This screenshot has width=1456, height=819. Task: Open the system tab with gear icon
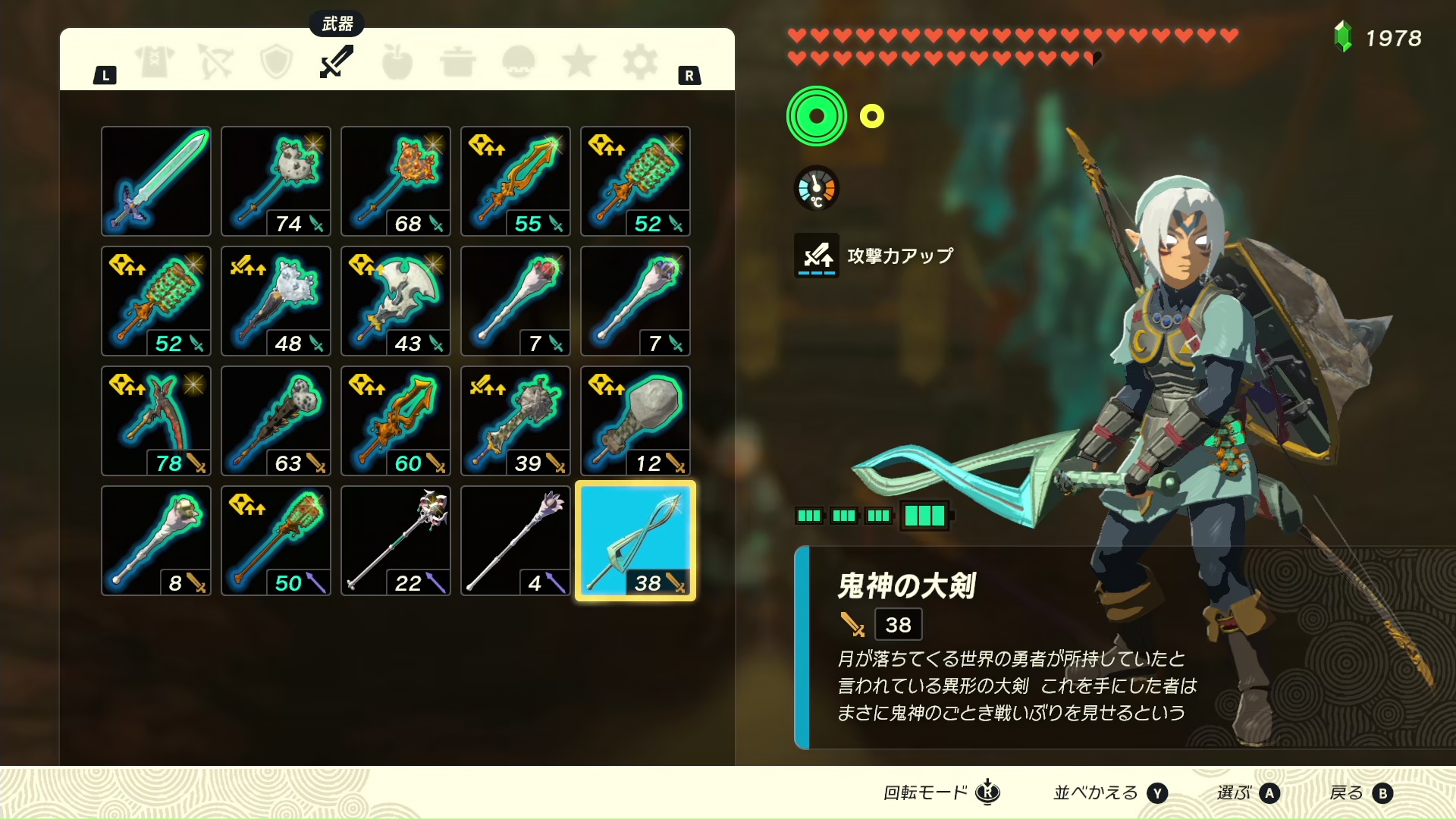click(x=640, y=62)
